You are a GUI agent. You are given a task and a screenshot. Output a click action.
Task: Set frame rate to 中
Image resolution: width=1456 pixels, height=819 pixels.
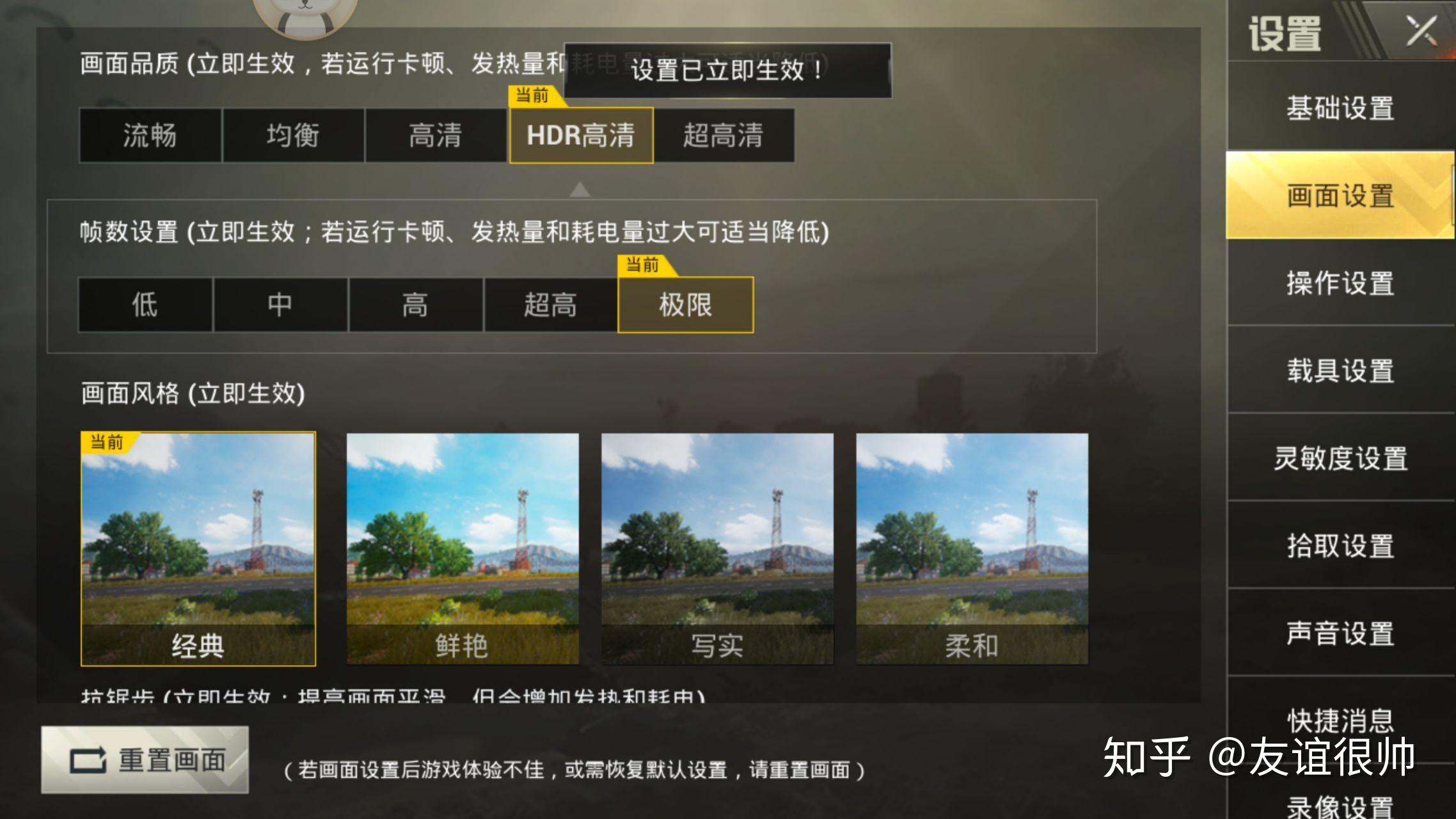pos(281,306)
